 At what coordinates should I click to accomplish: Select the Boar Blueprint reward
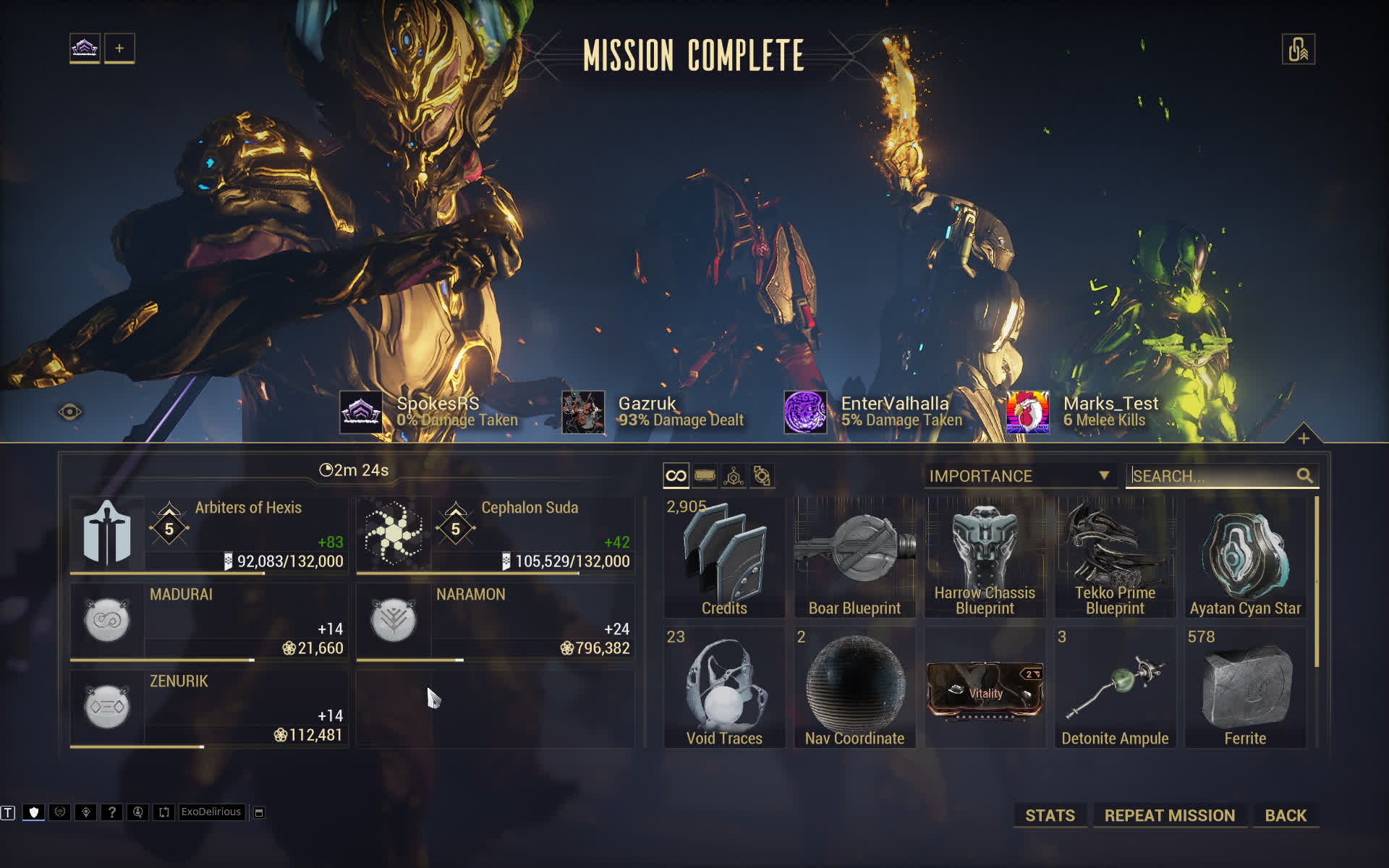click(x=854, y=558)
